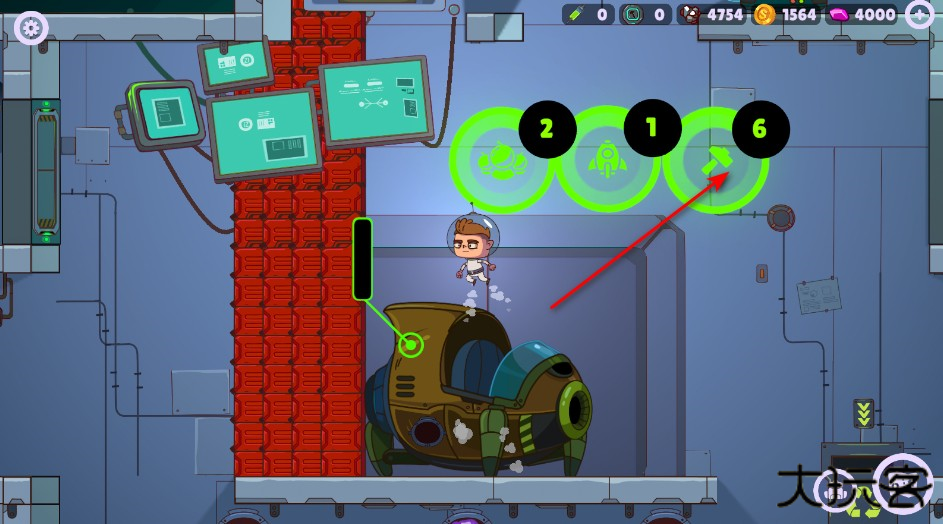Image resolution: width=943 pixels, height=524 pixels.
Task: Select the green spaceship module option
Action: click(x=500, y=160)
